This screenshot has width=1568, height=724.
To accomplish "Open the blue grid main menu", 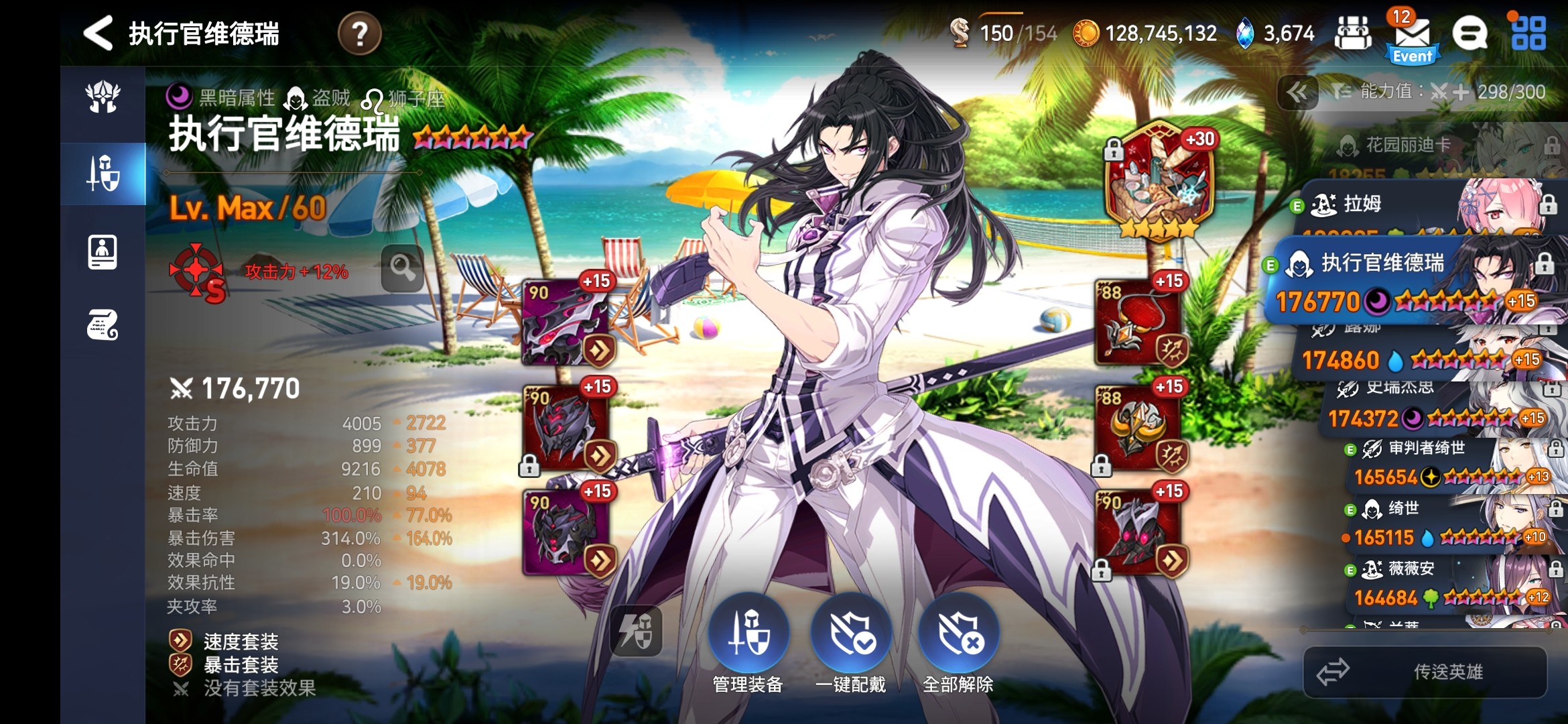I will pyautogui.click(x=1528, y=34).
